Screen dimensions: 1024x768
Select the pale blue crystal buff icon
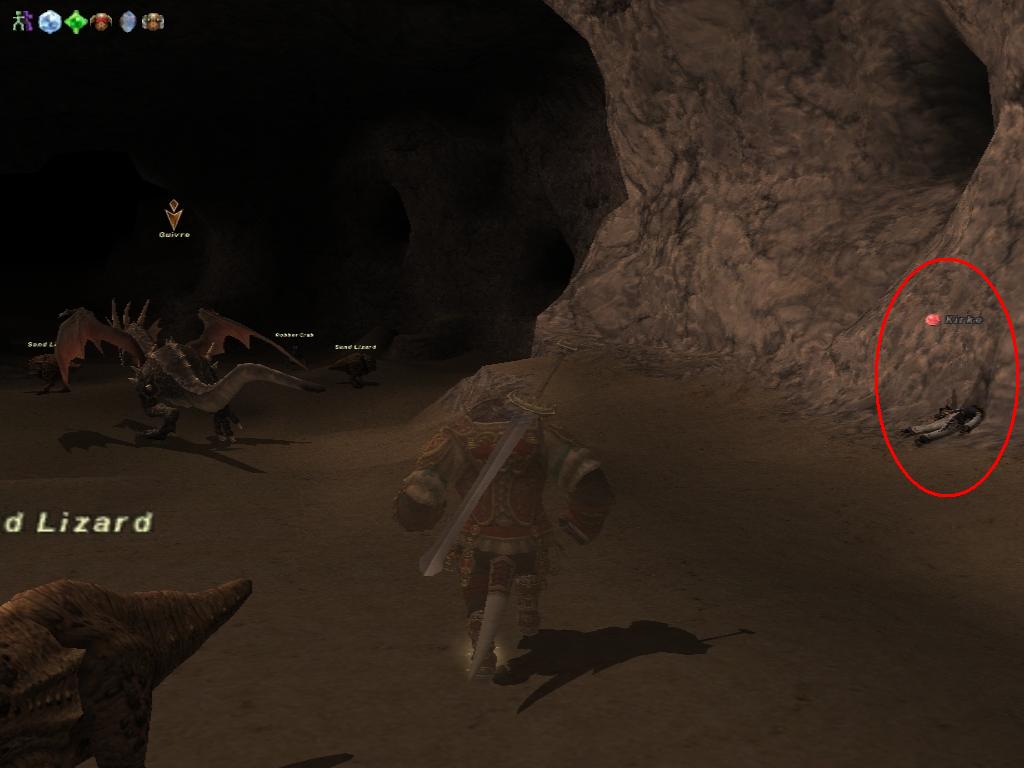point(127,21)
